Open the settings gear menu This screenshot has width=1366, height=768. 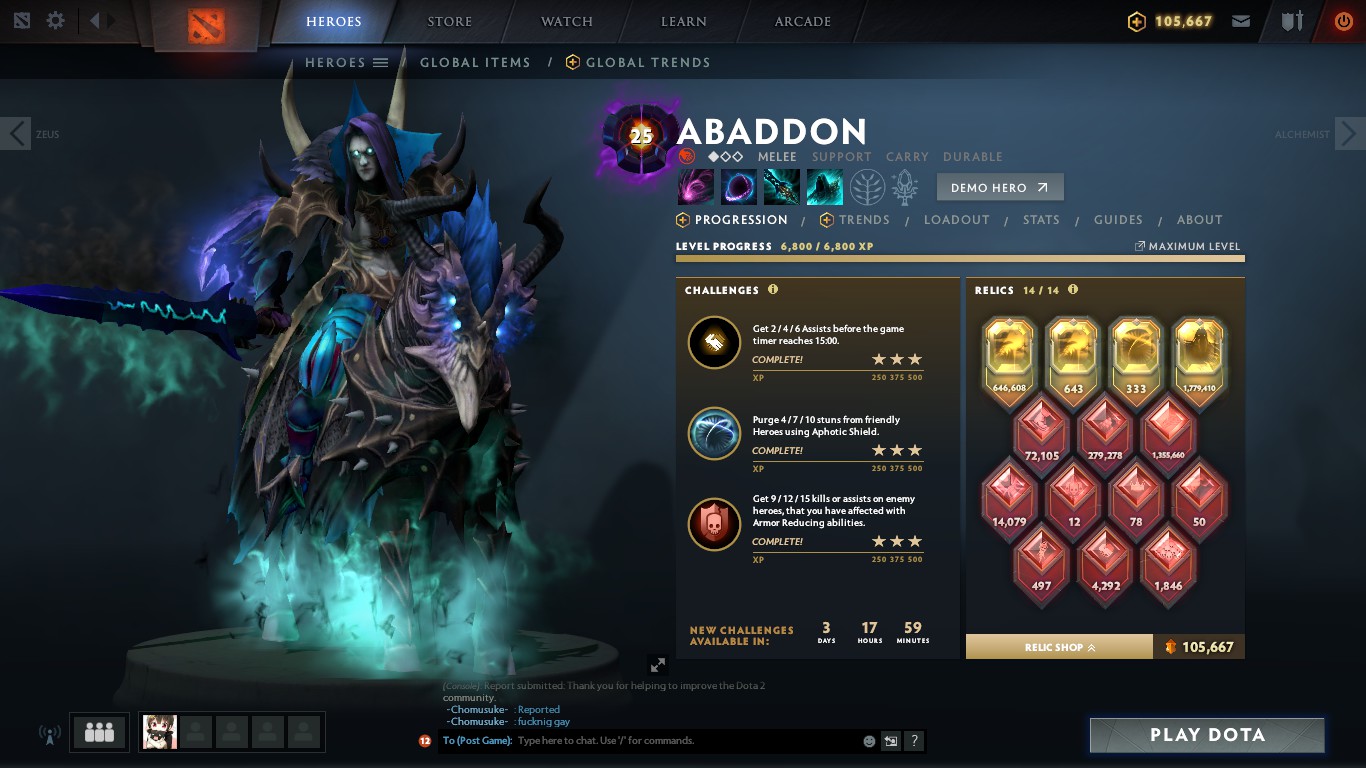[55, 20]
